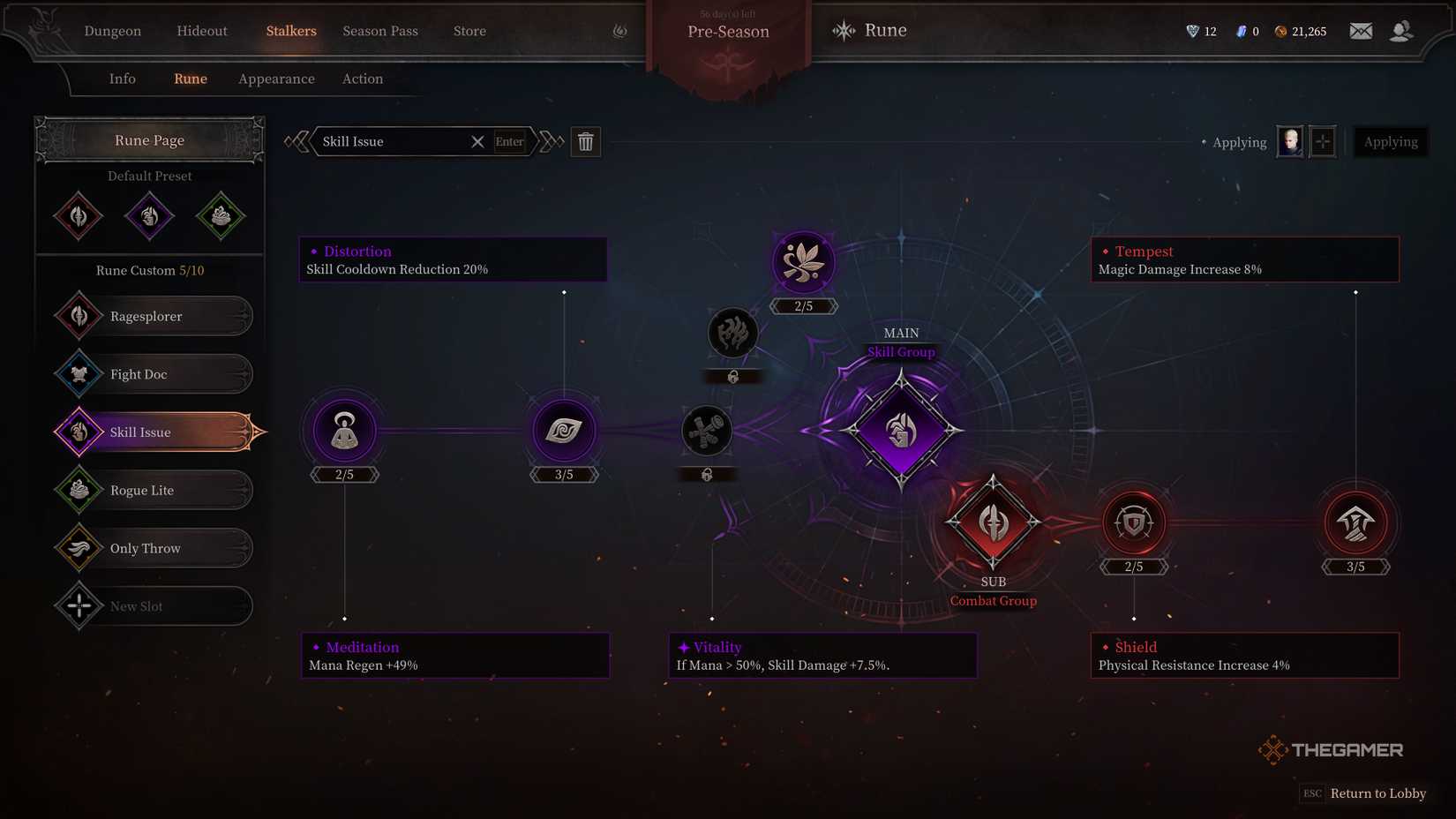The width and height of the screenshot is (1456, 819).
Task: Click the right double chevron after Enter
Action: (x=551, y=141)
